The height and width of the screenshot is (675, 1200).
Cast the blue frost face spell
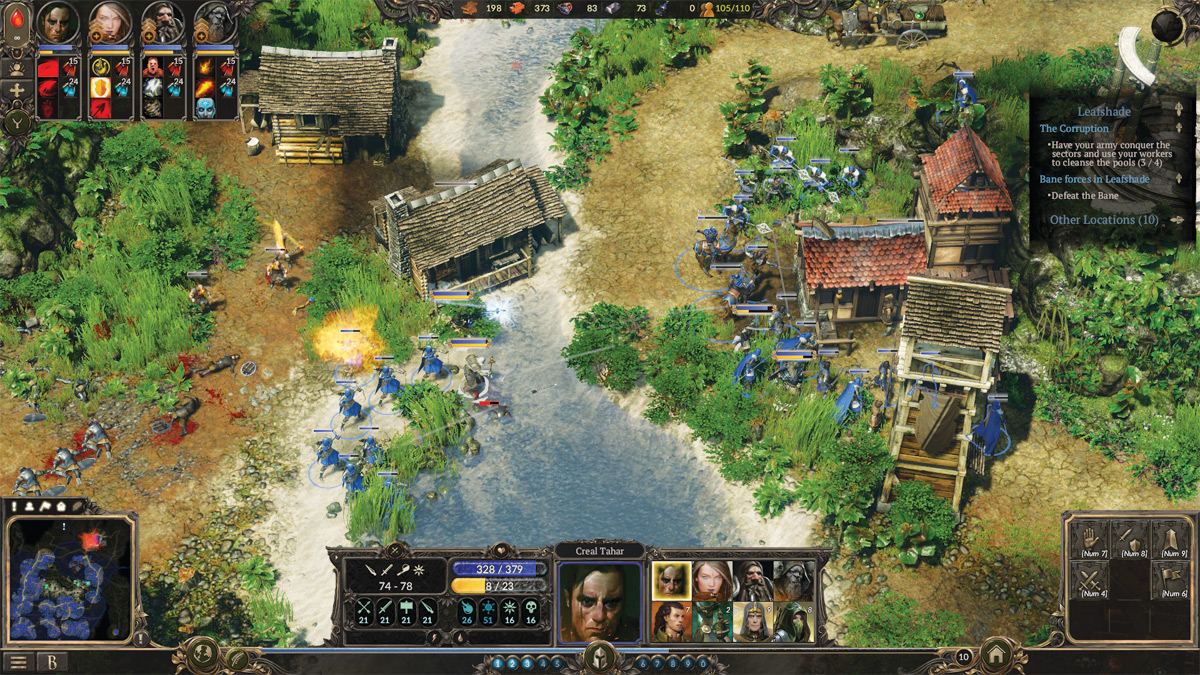205,106
